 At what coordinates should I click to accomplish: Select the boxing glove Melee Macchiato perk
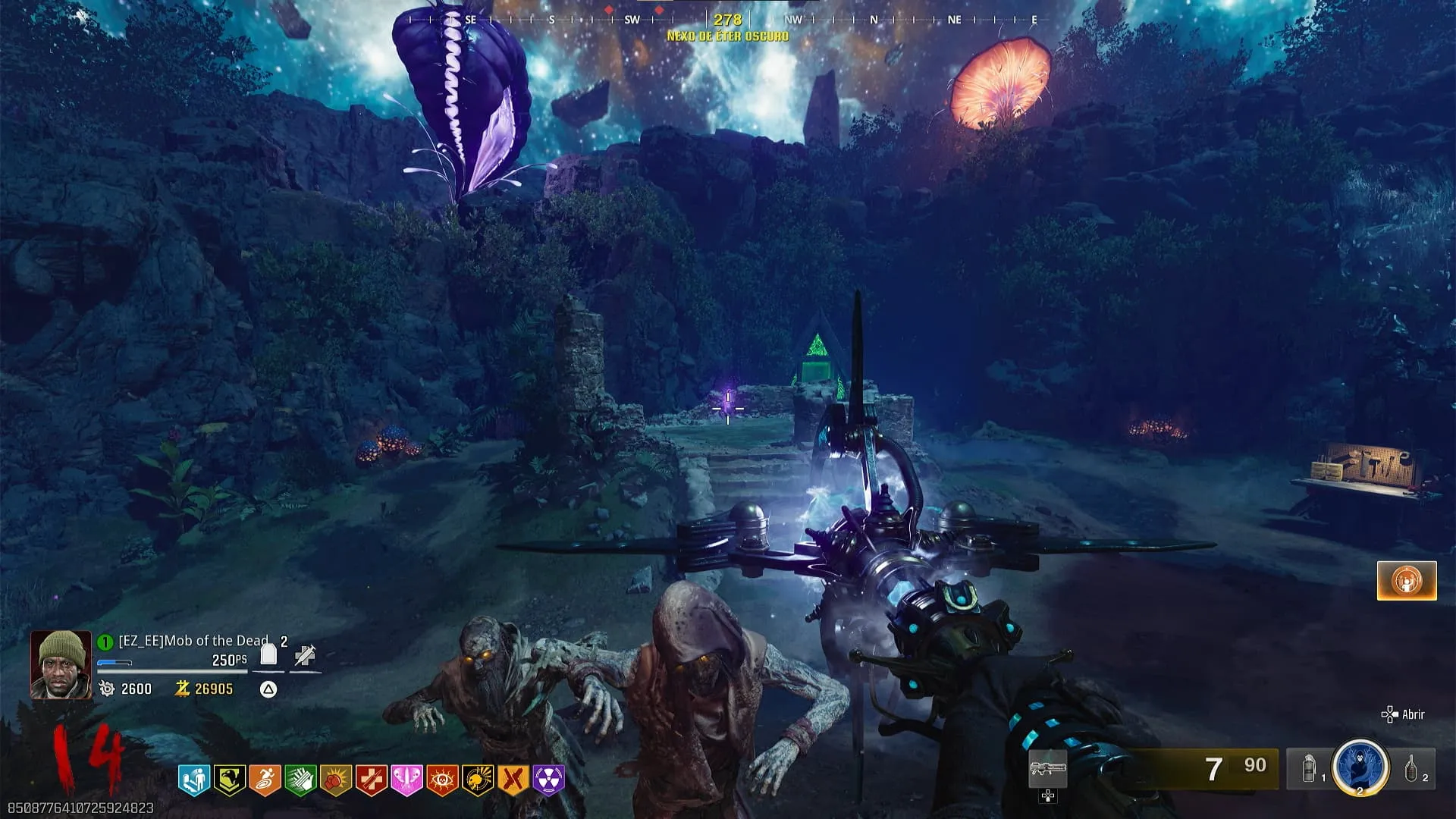(x=336, y=780)
